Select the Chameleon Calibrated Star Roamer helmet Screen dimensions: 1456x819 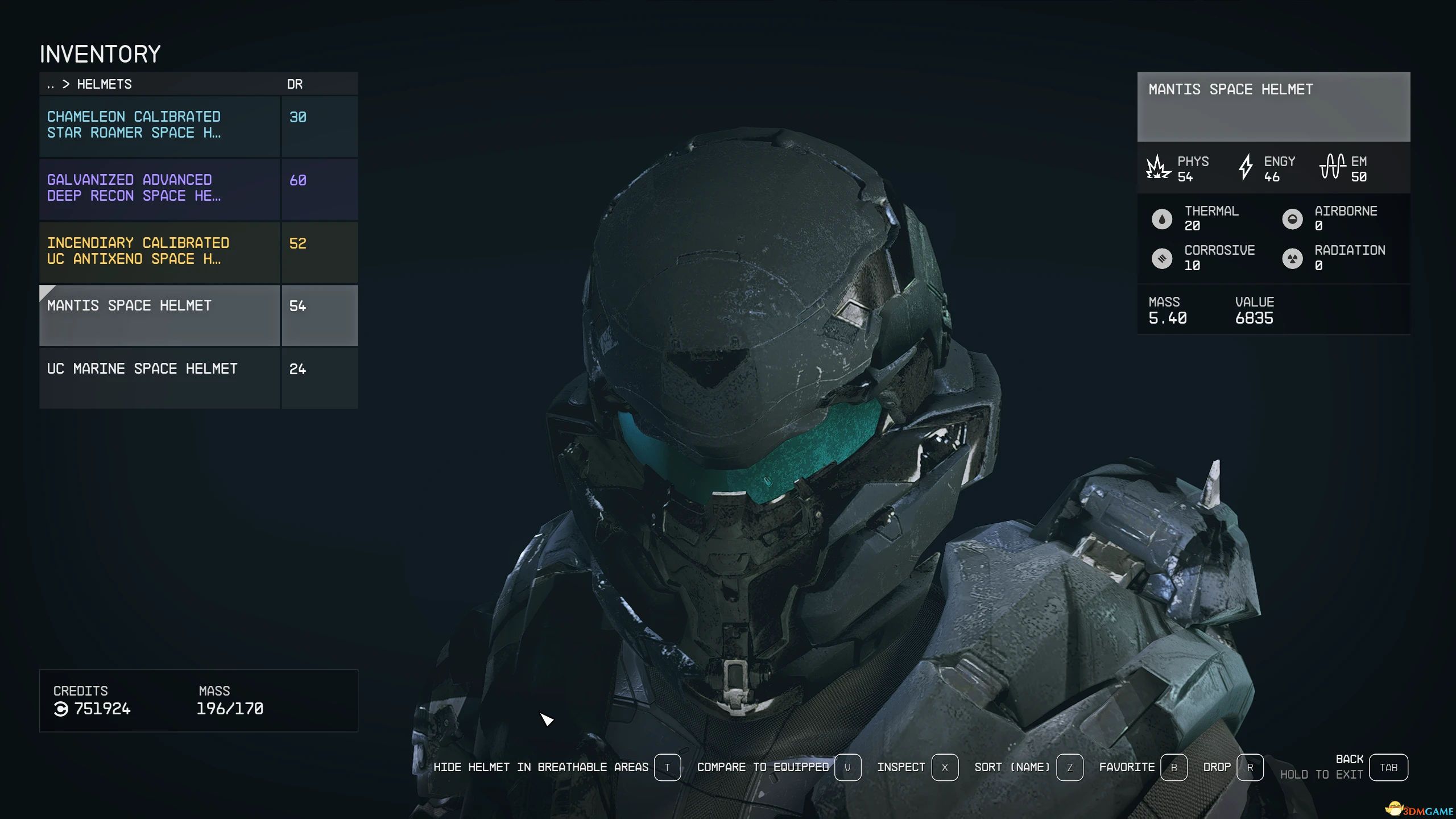click(159, 126)
